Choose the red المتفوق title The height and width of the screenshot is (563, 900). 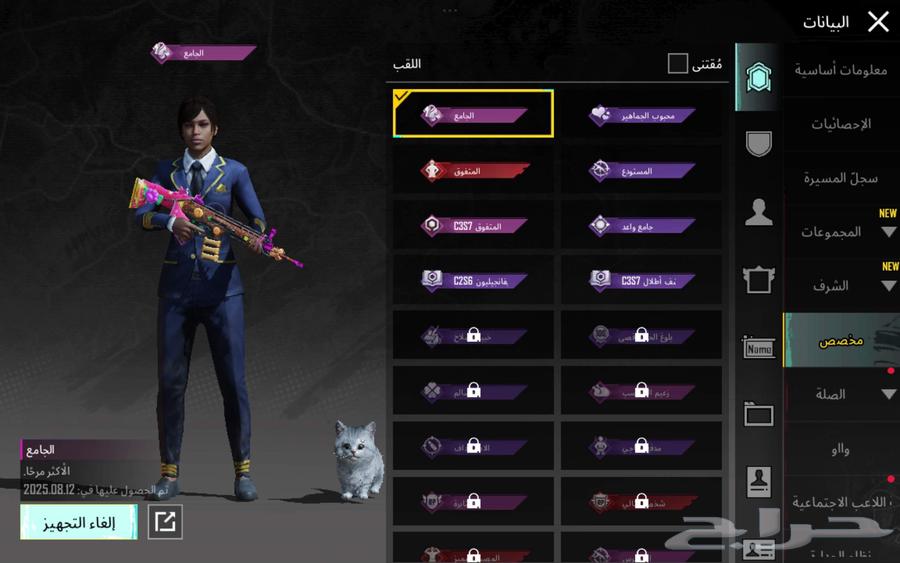point(473,171)
